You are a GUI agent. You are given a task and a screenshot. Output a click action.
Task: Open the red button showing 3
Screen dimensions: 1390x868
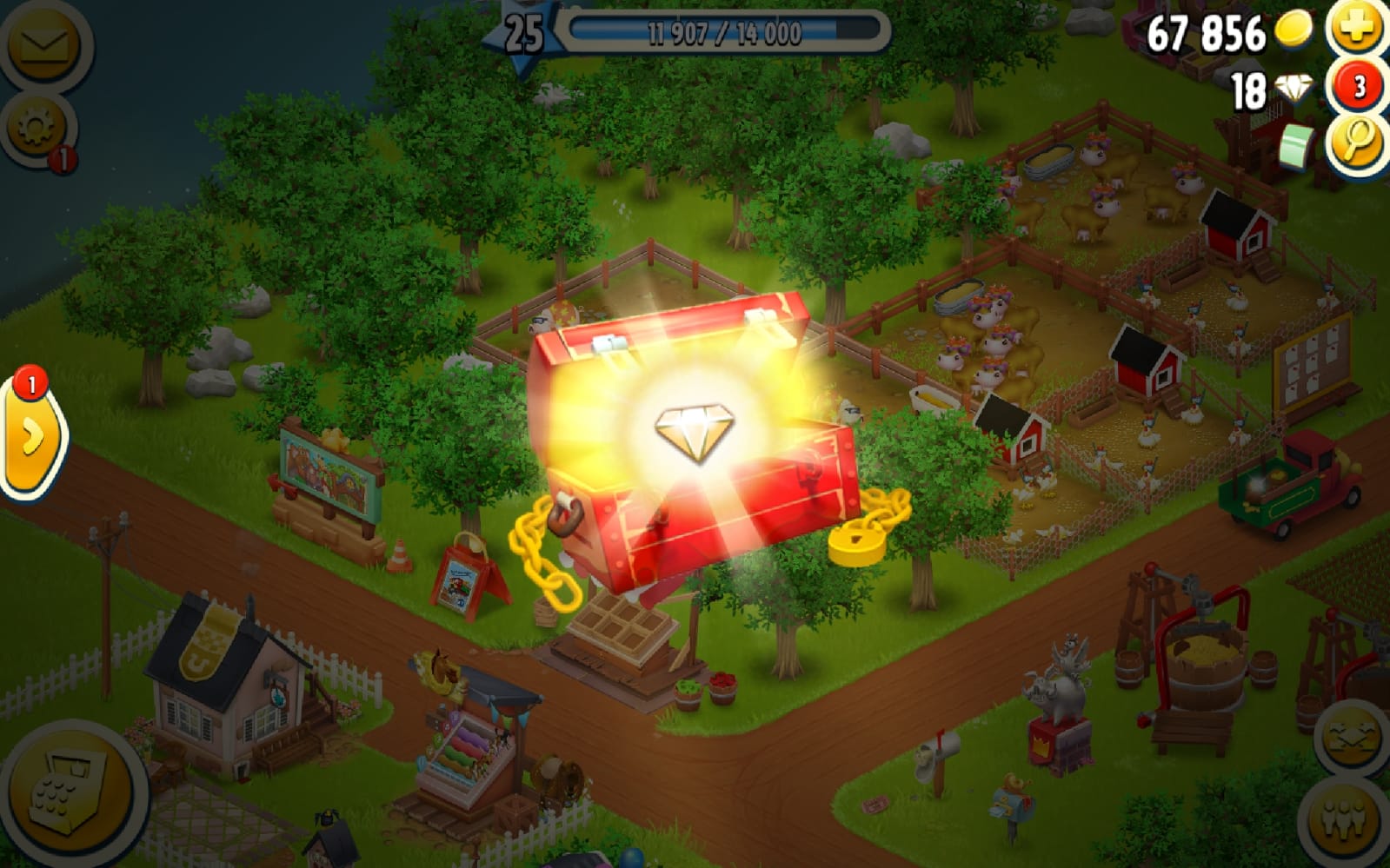[x=1359, y=86]
